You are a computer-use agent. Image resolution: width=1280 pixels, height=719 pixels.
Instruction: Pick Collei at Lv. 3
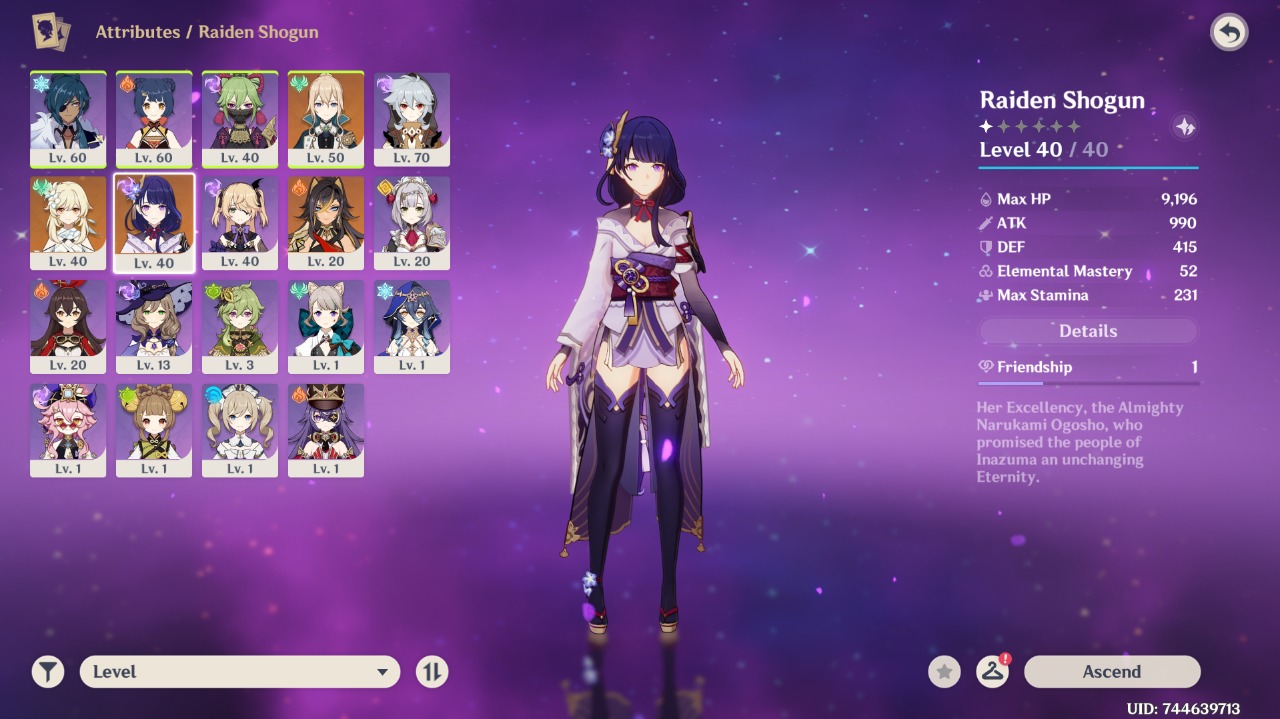[240, 326]
